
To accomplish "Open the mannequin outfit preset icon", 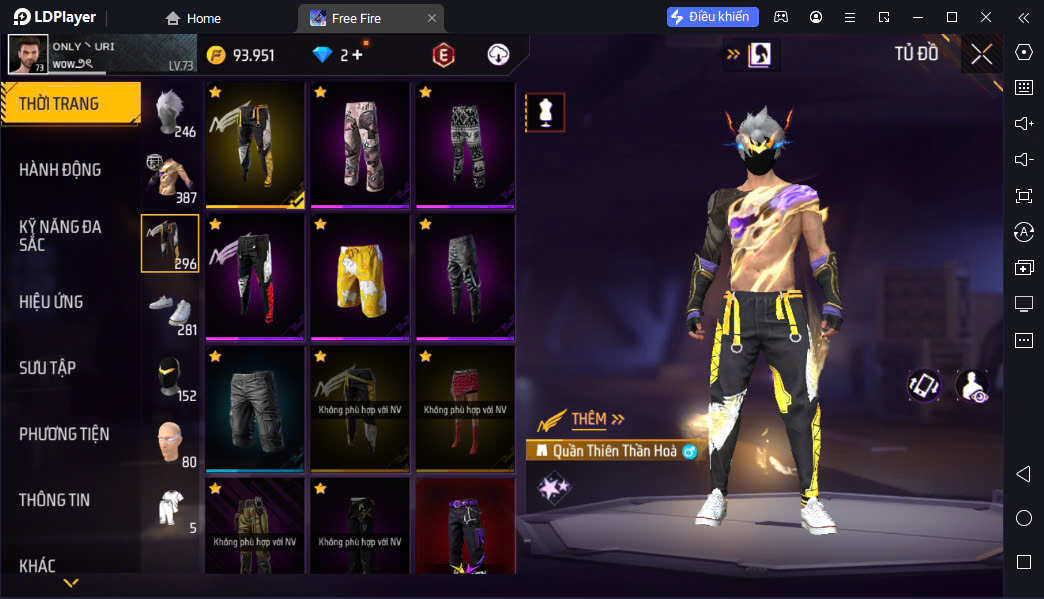I will [x=545, y=113].
